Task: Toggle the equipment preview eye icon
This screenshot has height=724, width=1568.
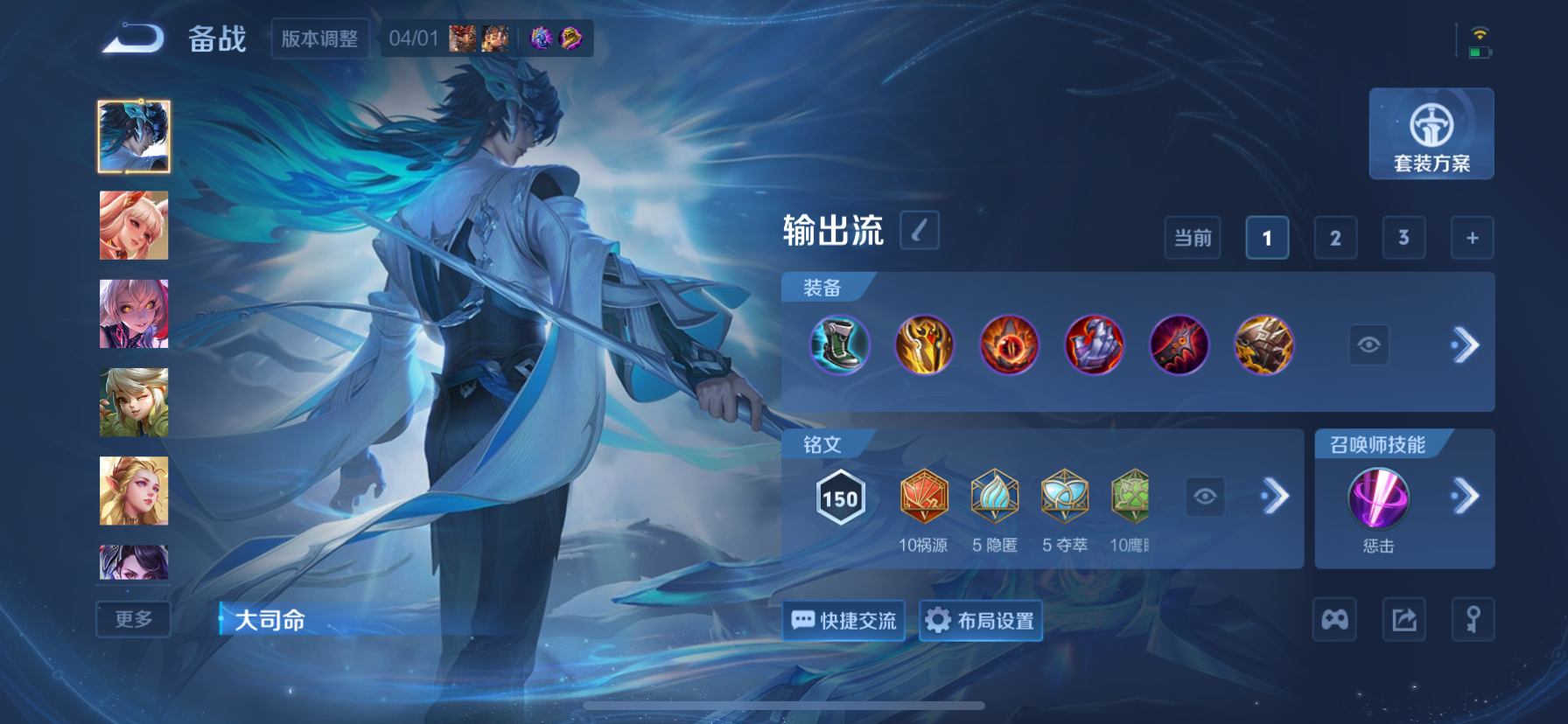Action: (1368, 345)
